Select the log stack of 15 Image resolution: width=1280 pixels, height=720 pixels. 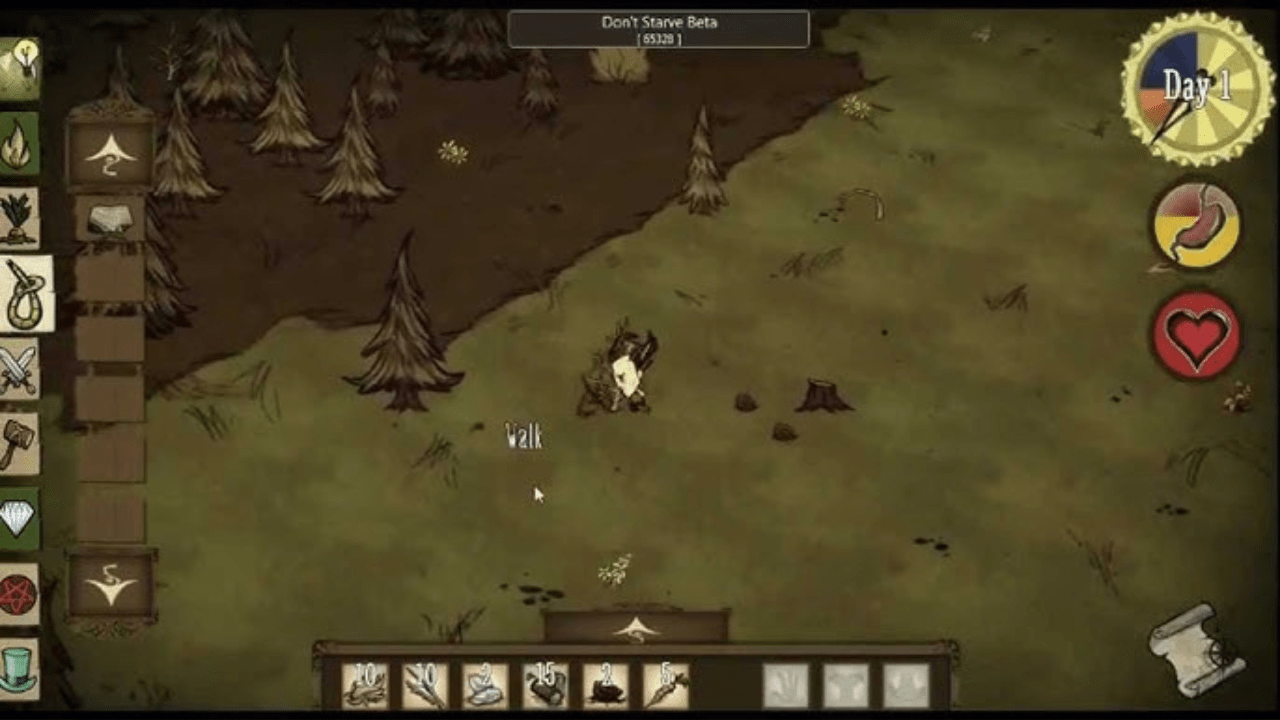pos(545,685)
